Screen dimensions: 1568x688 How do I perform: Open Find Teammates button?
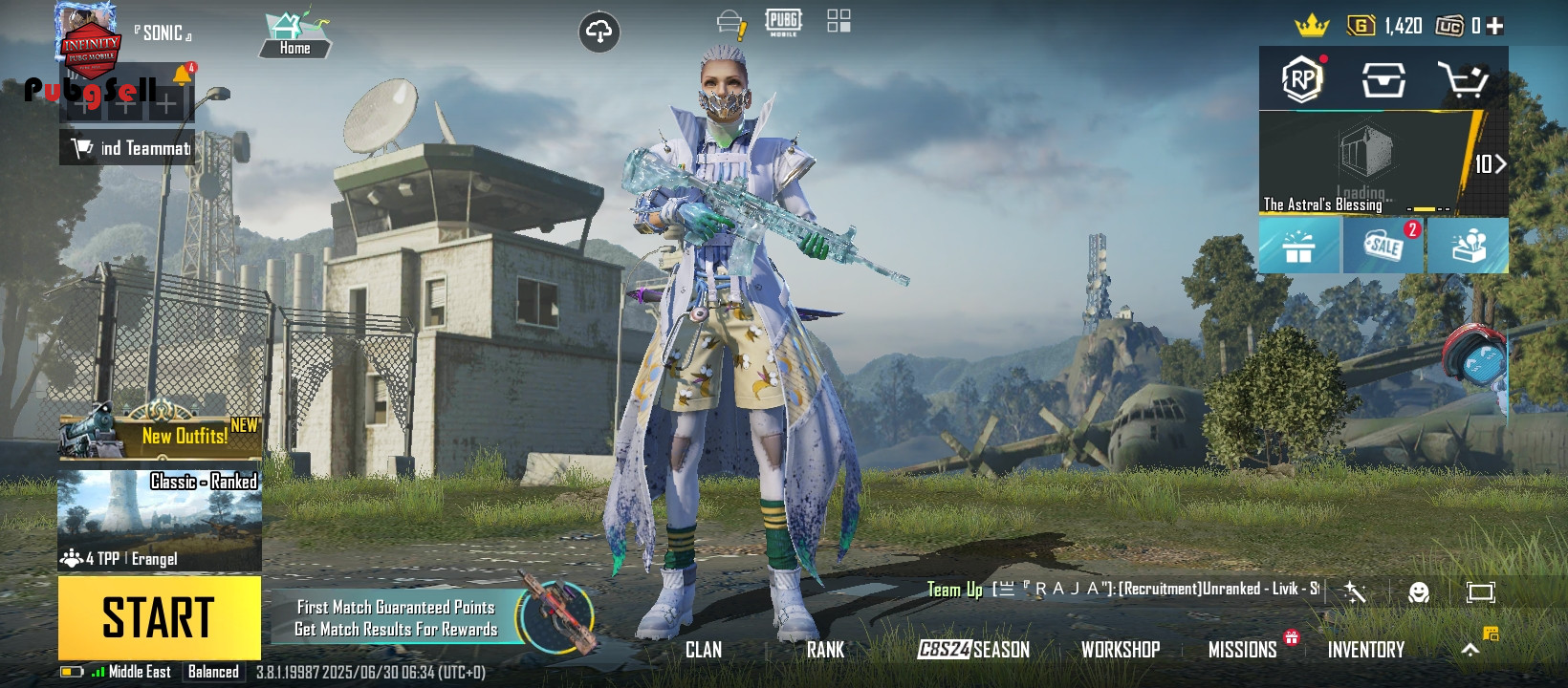[127, 148]
